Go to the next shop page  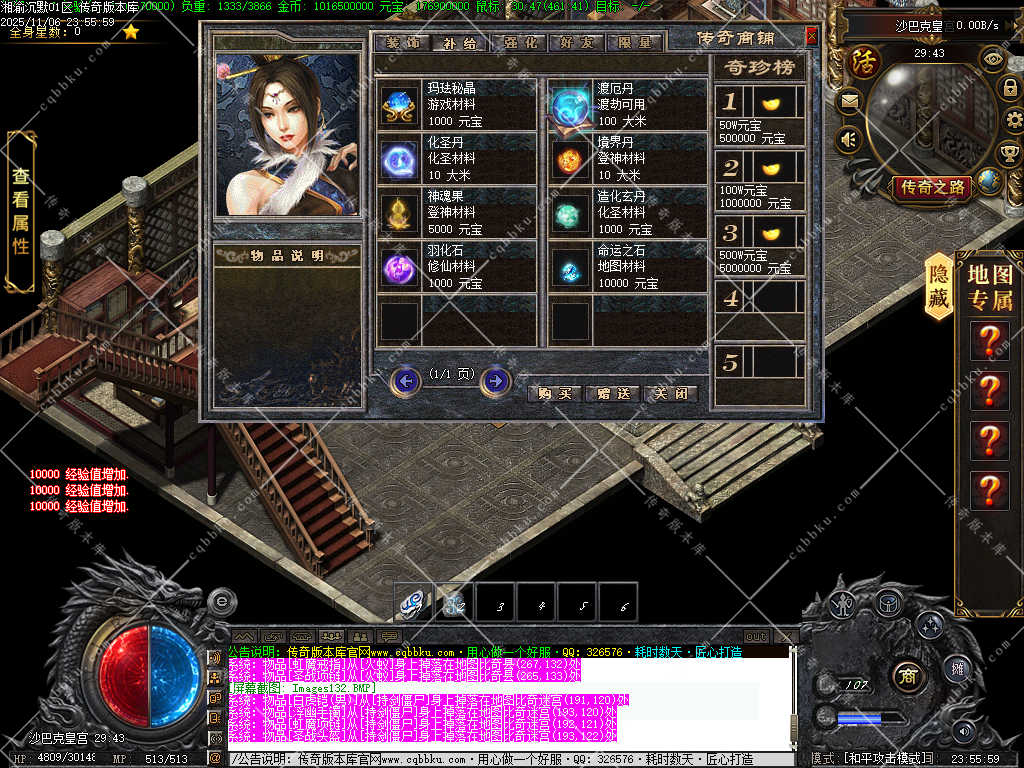point(495,381)
